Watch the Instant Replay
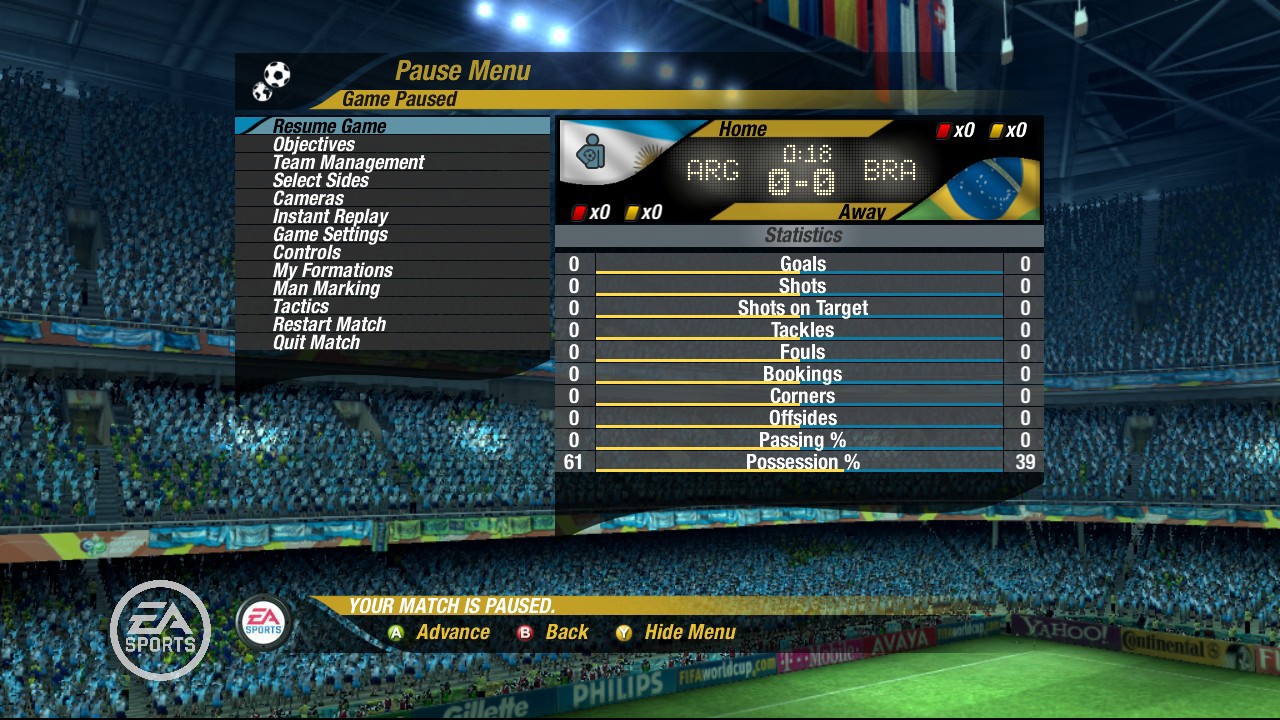 click(x=330, y=216)
